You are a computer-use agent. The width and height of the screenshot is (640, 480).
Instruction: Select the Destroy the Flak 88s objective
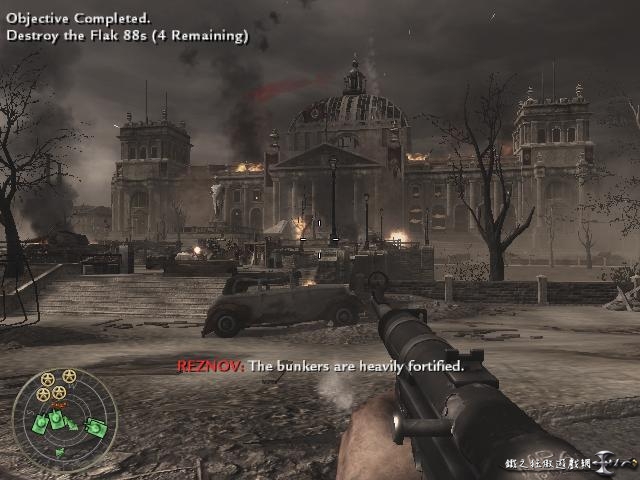(x=127, y=36)
